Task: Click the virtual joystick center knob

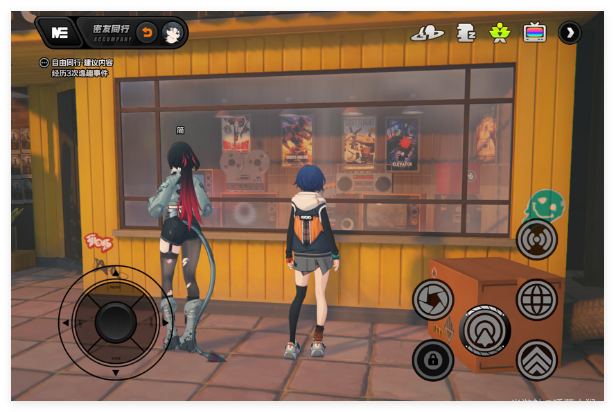Action: pos(116,322)
